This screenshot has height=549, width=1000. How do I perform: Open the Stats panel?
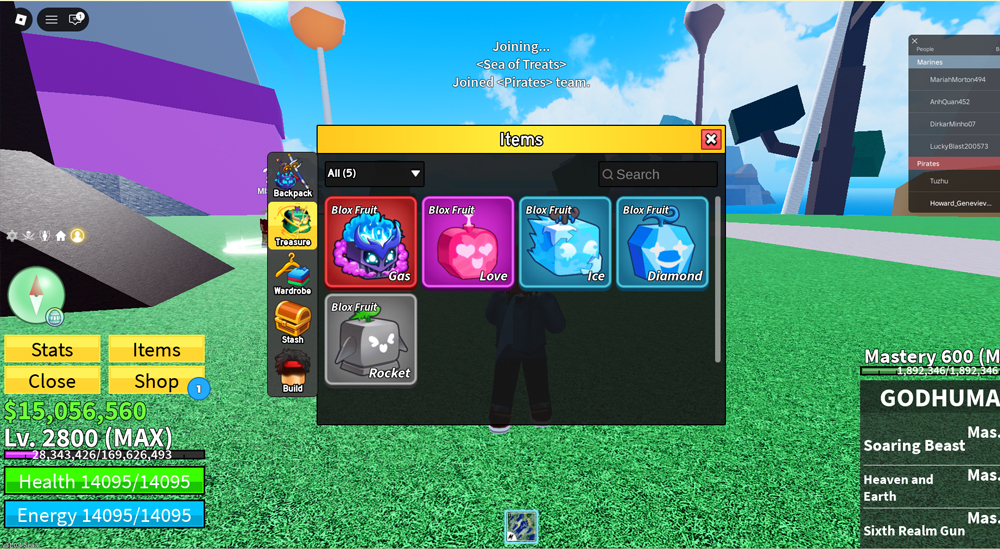coord(52,350)
